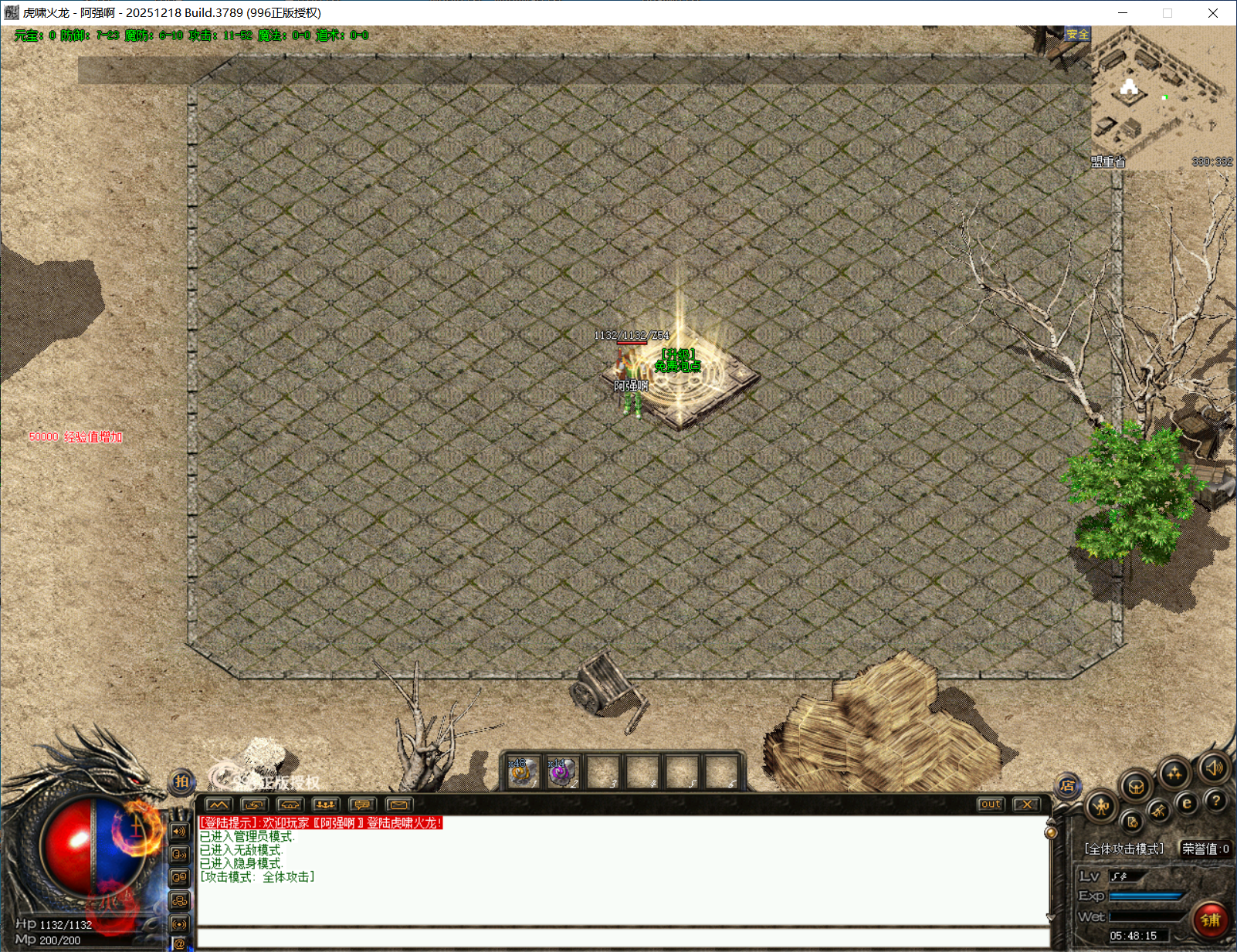Viewport: 1237px width, 952px height.
Task: Toggle the 全体攻击模式 attack mode label
Action: click(x=1122, y=847)
